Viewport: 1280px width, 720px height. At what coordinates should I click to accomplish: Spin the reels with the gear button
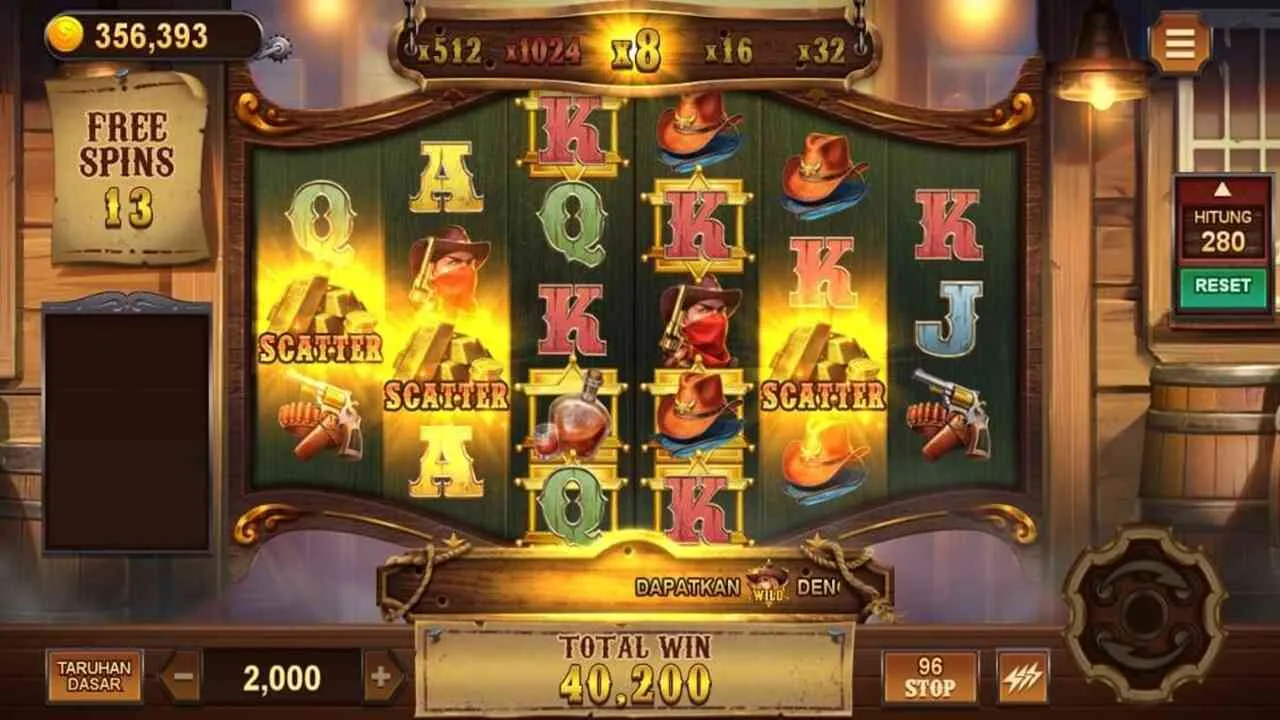pyautogui.click(x=1144, y=611)
